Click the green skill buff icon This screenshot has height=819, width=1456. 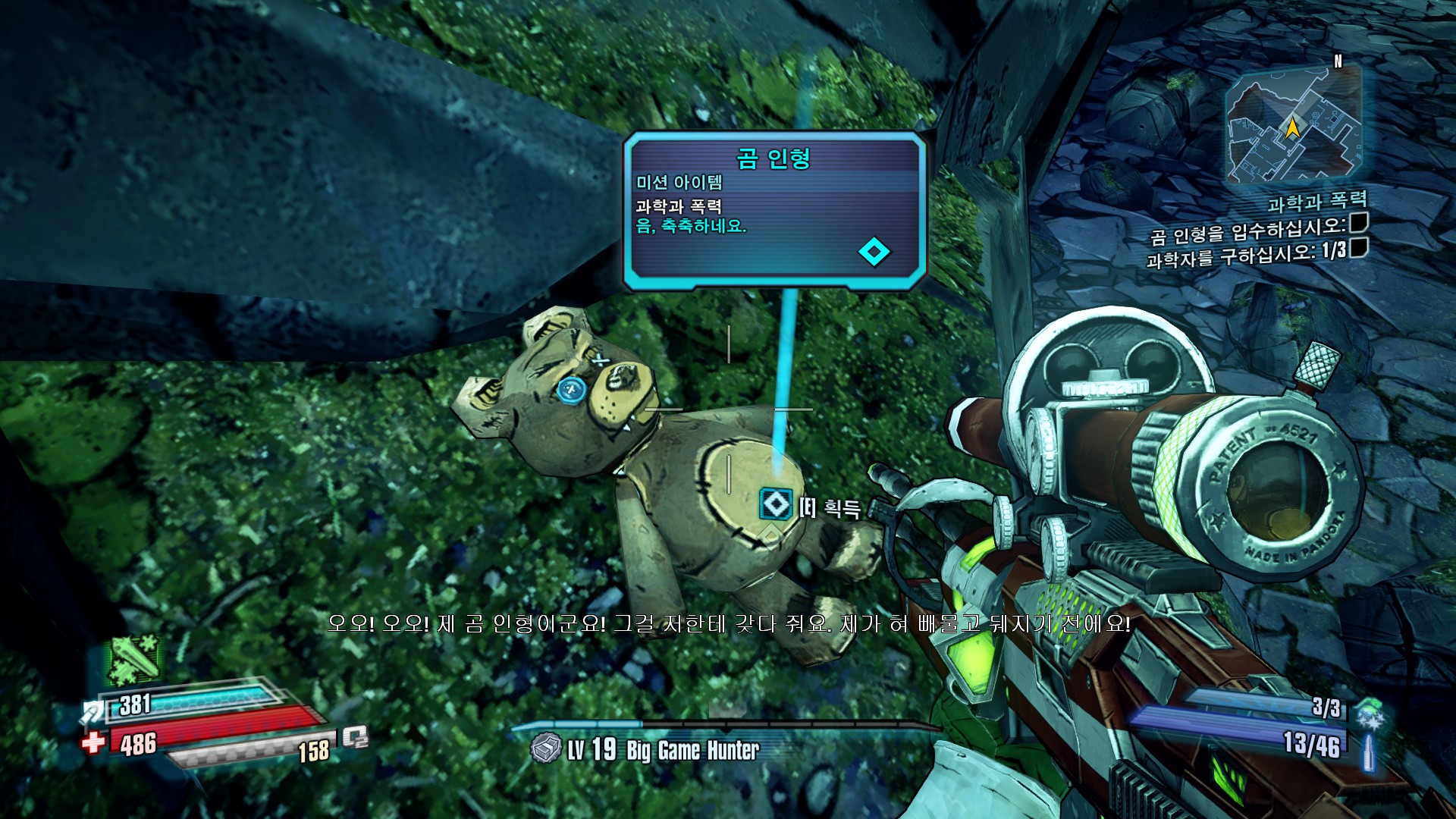tap(136, 660)
